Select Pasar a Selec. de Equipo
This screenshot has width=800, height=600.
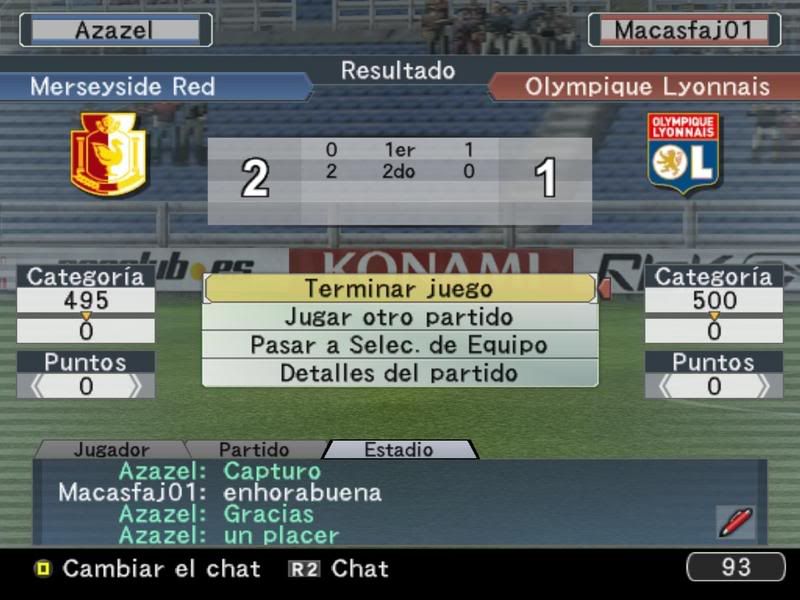400,345
